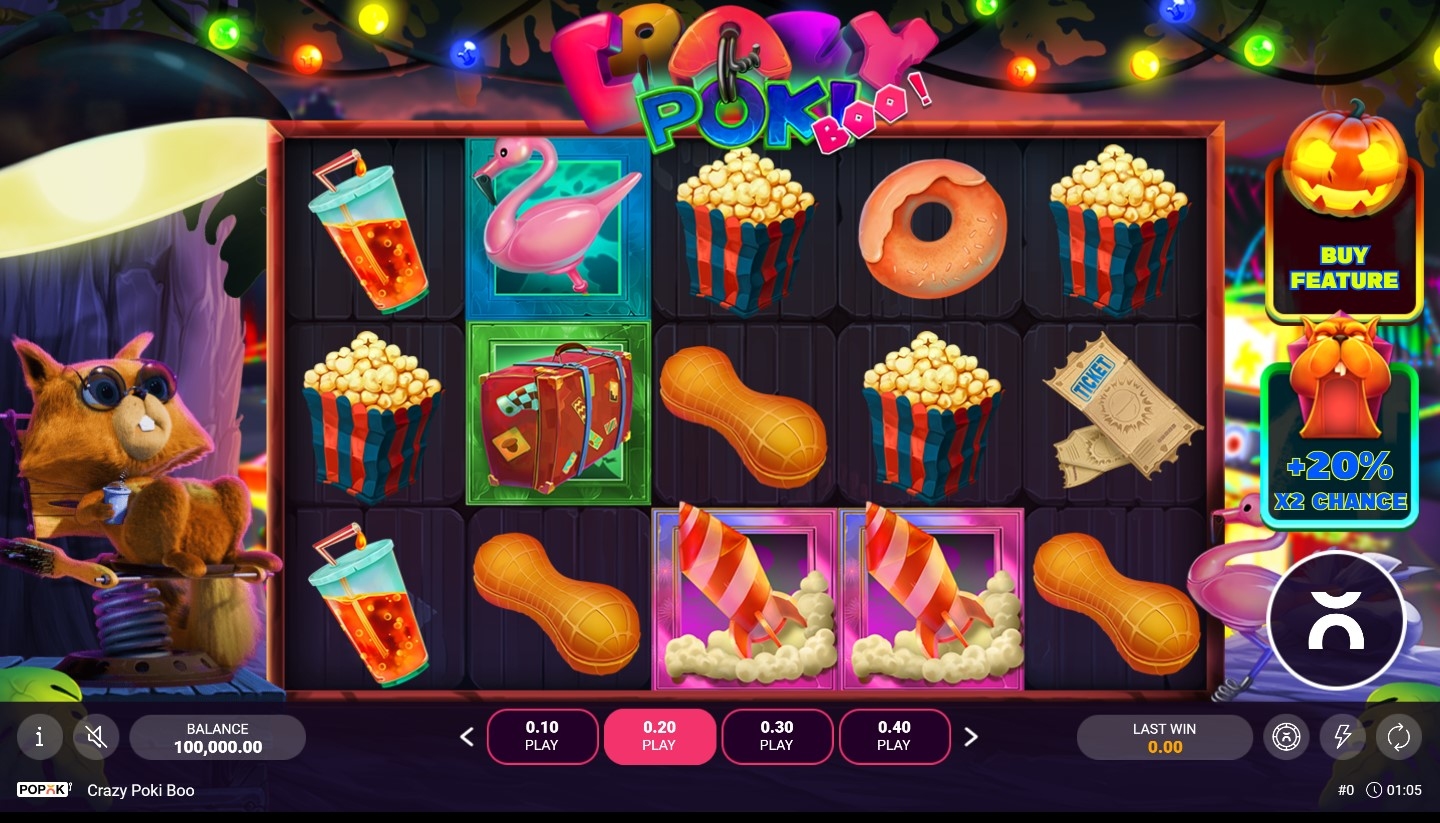The width and height of the screenshot is (1440, 823).
Task: Spin the reels with the round button
Action: pyautogui.click(x=1336, y=620)
